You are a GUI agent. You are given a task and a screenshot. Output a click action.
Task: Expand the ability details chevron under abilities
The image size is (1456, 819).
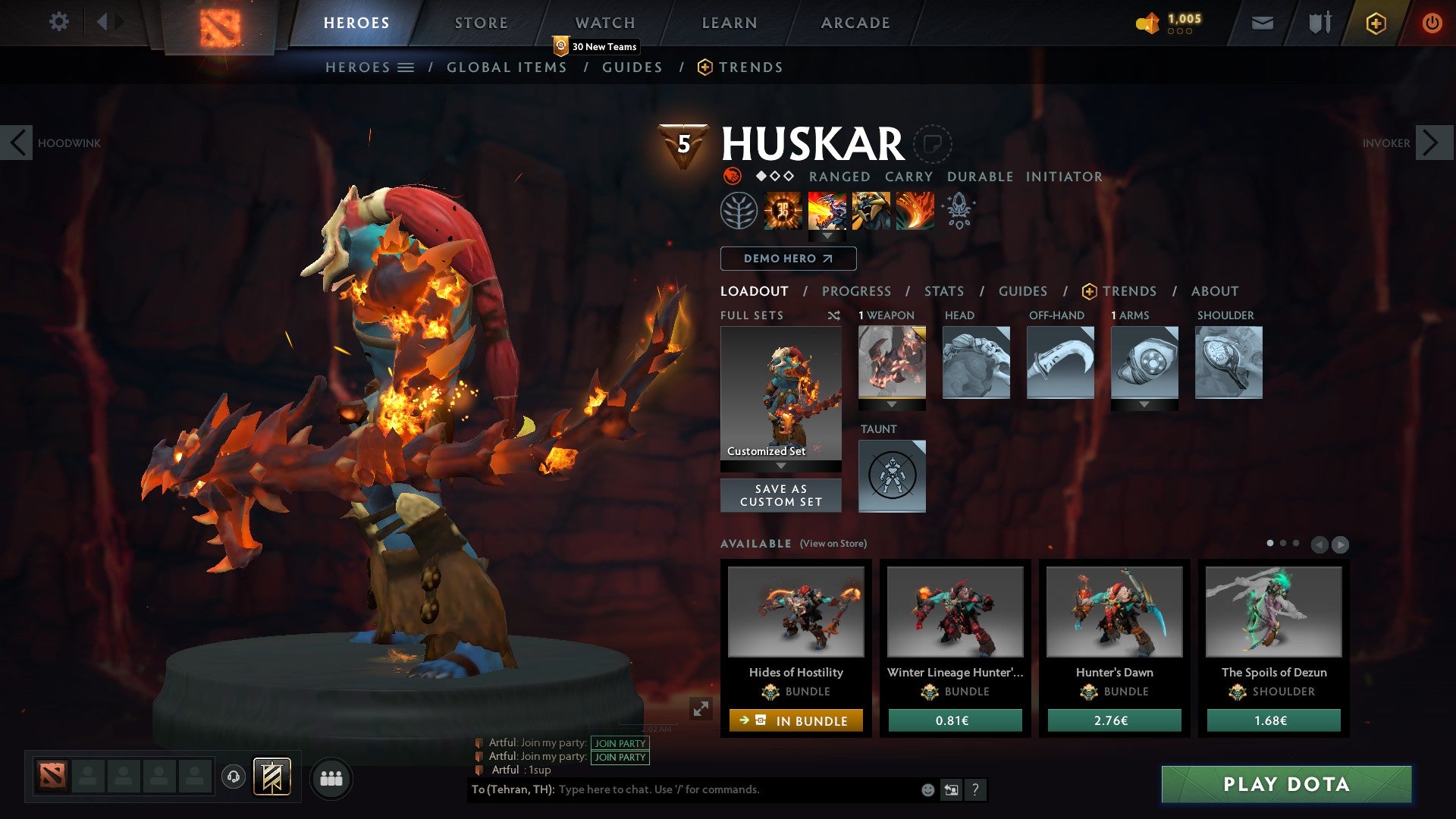click(827, 236)
